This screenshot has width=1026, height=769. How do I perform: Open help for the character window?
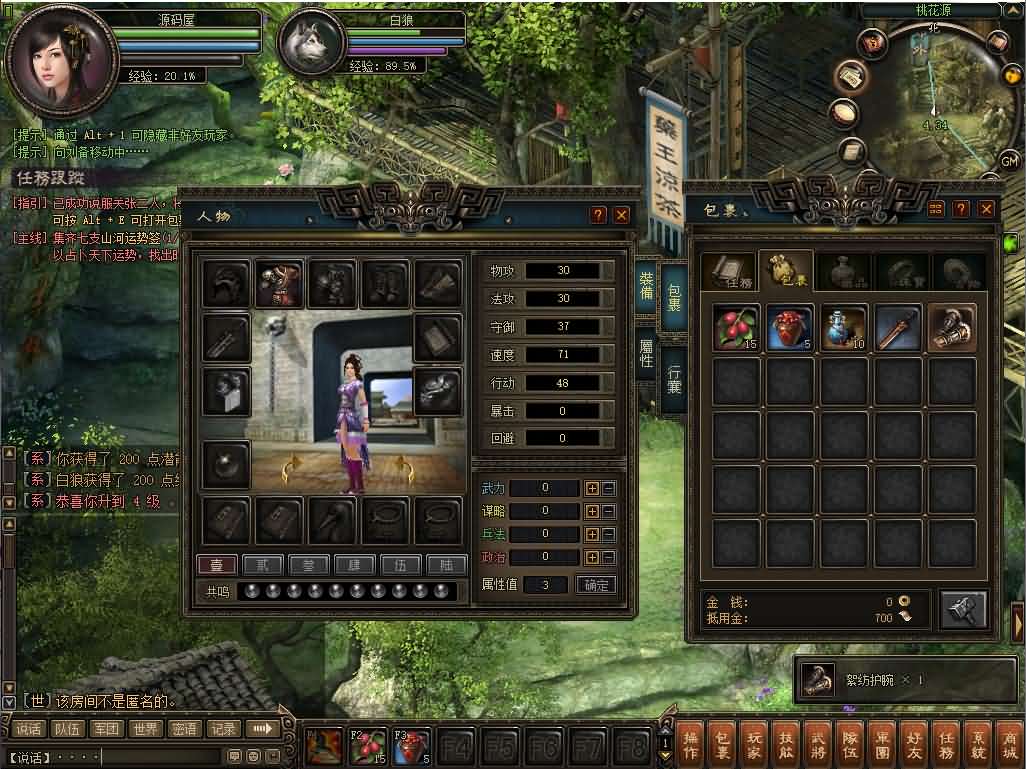(x=598, y=214)
